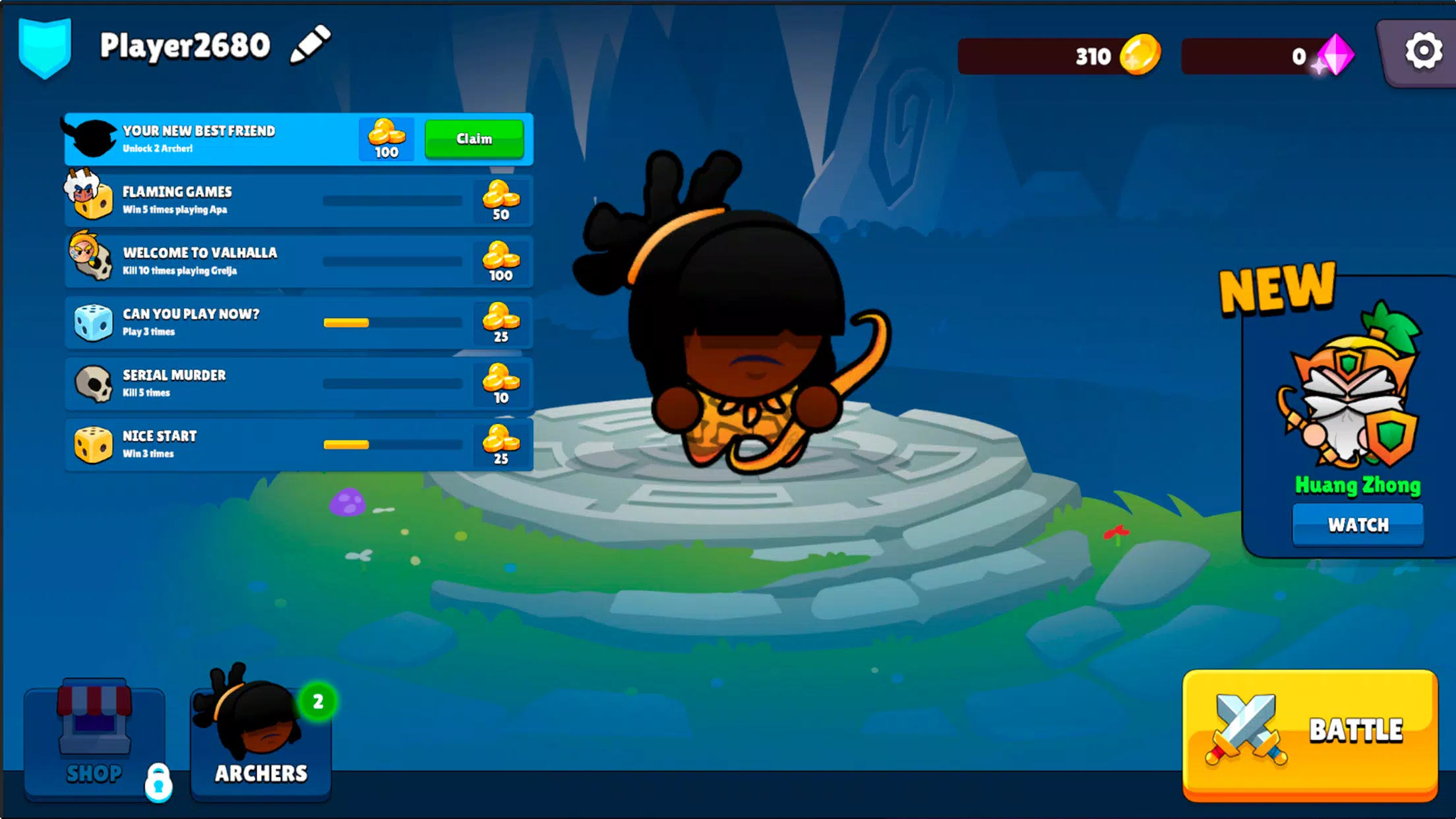
Task: Click the coin balance counter
Action: [x=1058, y=56]
